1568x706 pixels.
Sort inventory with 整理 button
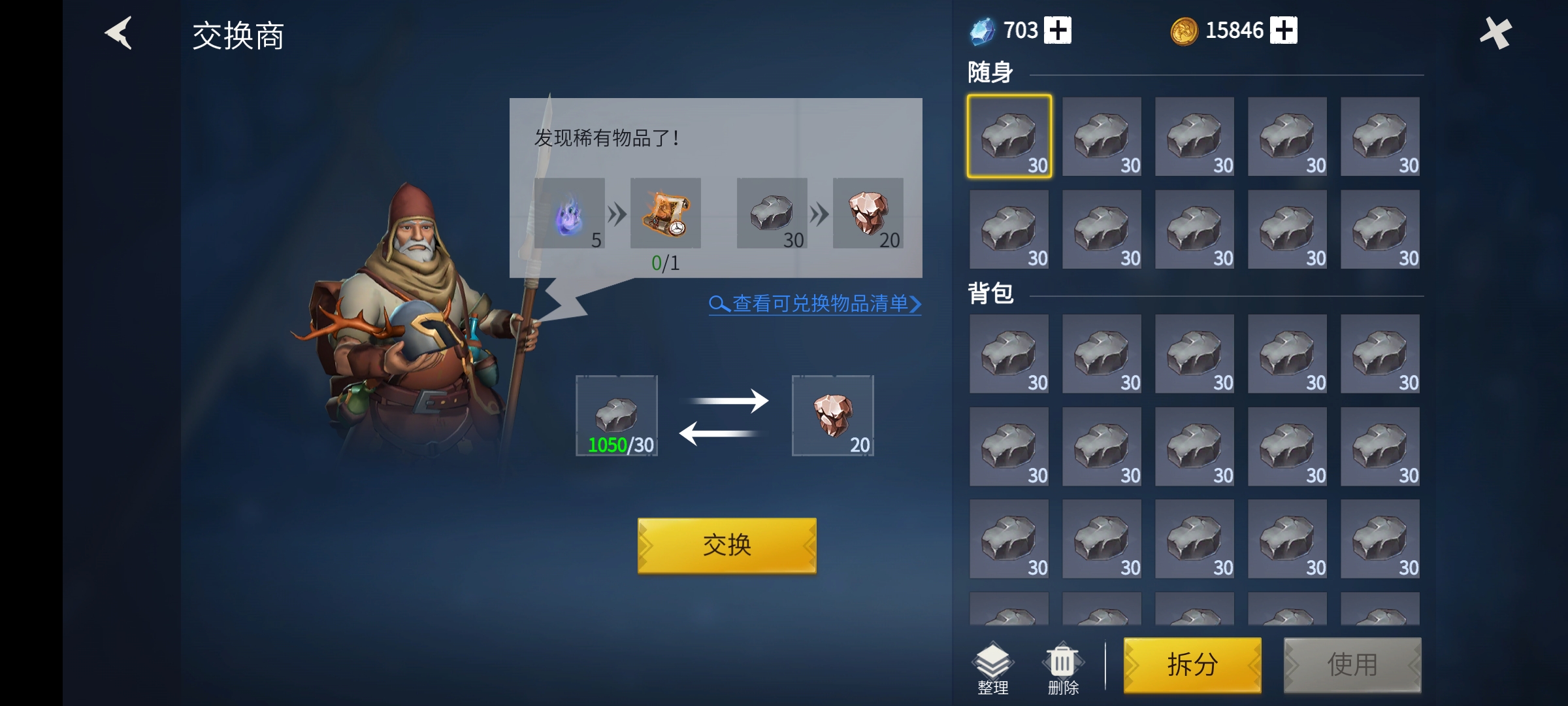tap(992, 668)
